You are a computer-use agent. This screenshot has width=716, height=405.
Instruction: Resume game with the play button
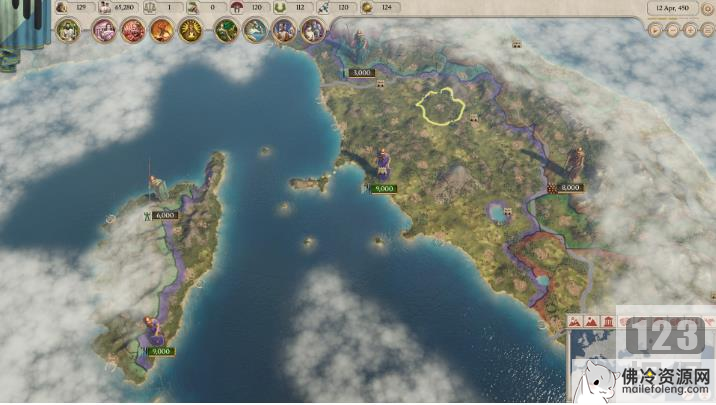(x=656, y=30)
